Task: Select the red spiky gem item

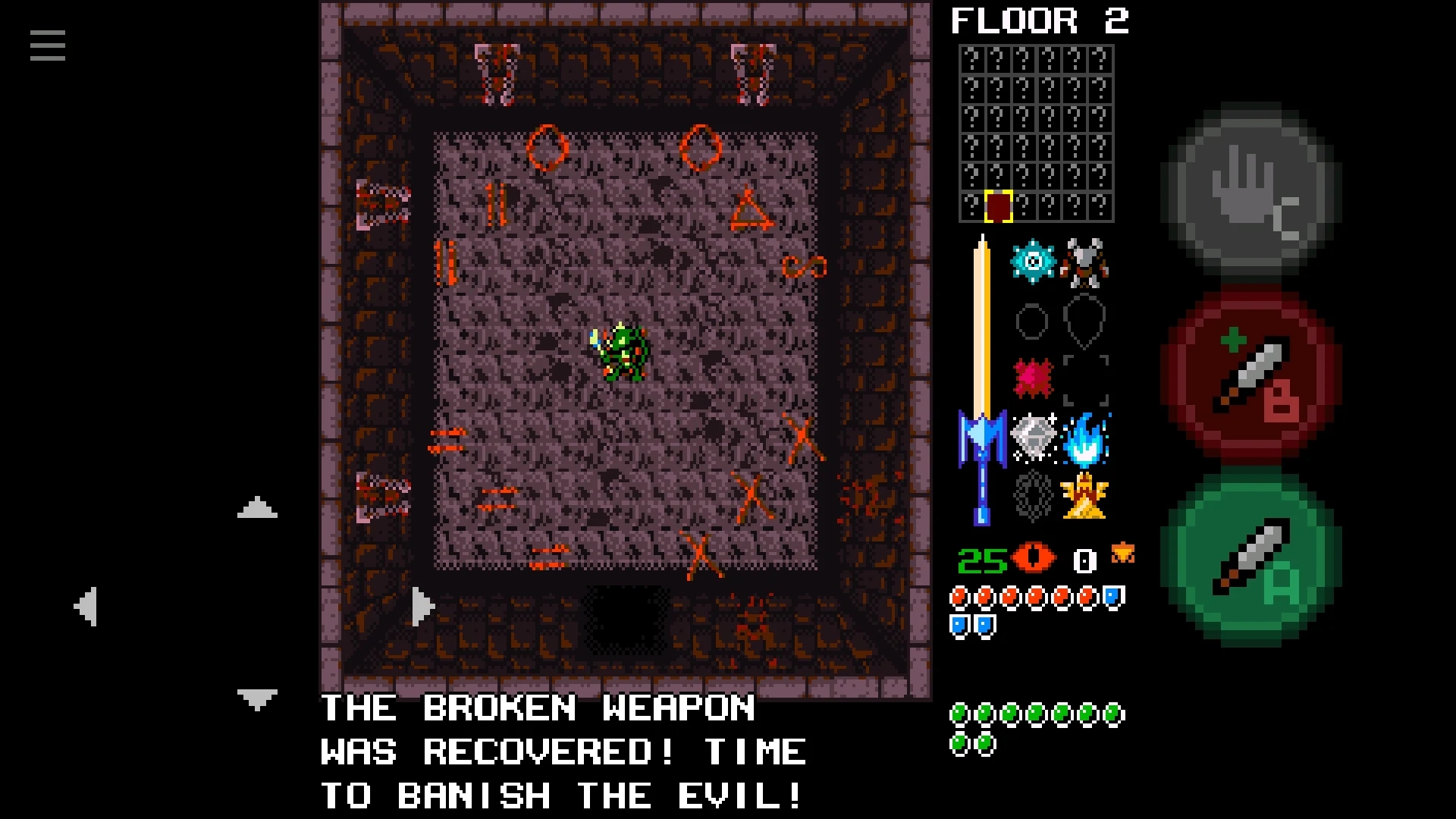Action: point(1033,378)
